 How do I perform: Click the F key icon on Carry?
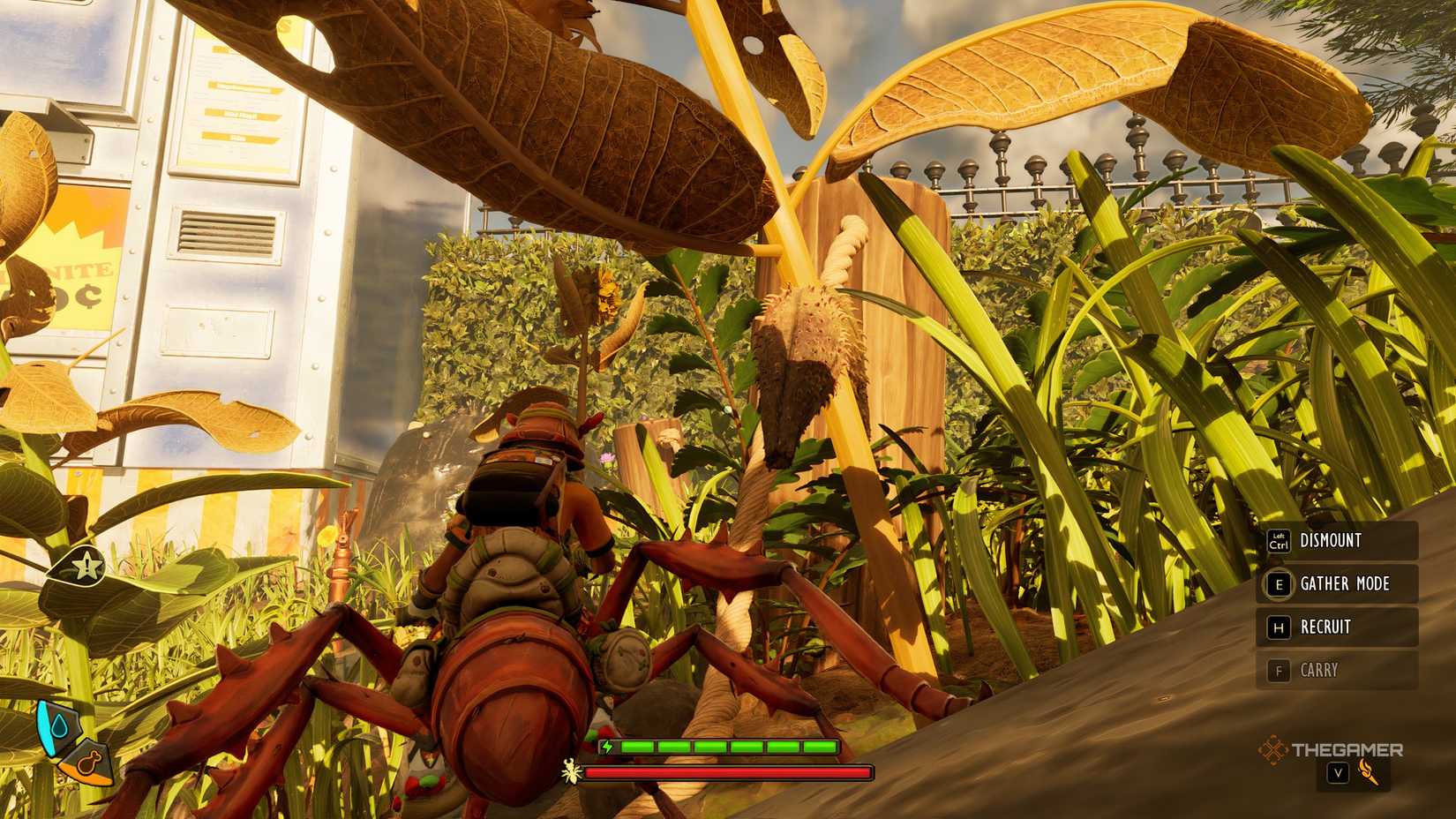click(1279, 670)
